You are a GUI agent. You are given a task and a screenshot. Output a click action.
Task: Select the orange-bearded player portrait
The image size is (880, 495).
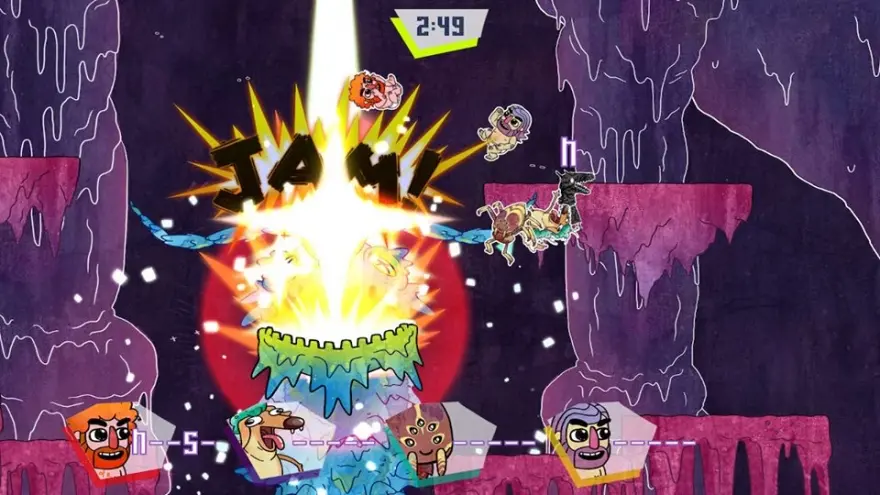pos(104,438)
